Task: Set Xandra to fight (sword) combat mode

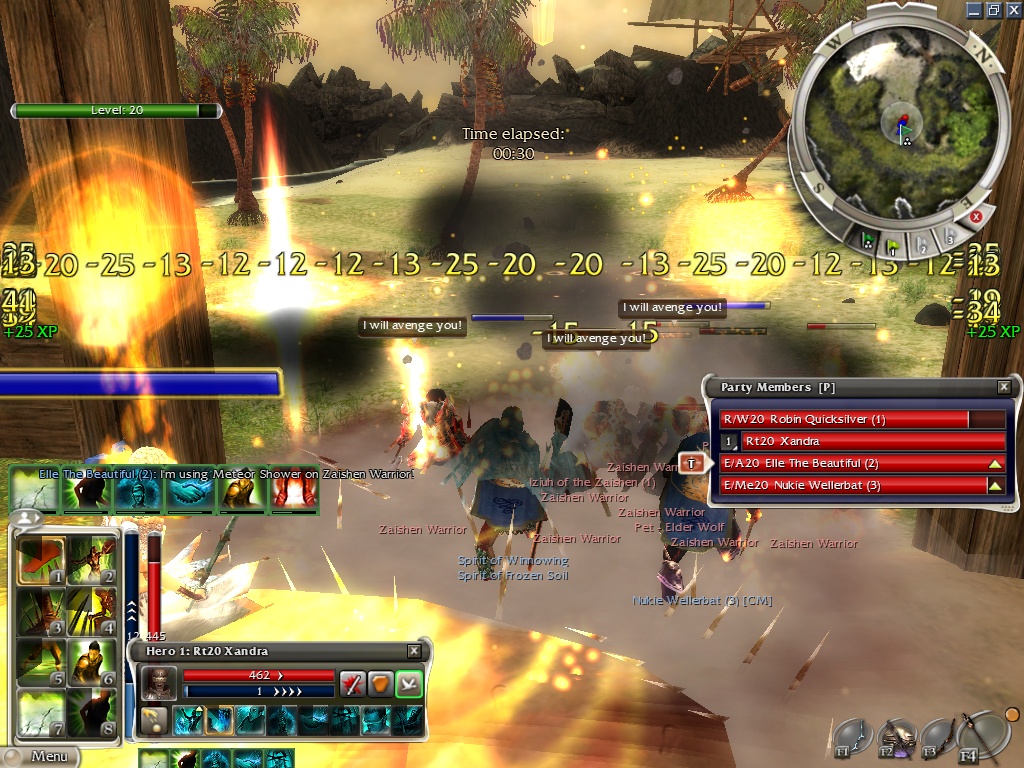Action: [352, 683]
